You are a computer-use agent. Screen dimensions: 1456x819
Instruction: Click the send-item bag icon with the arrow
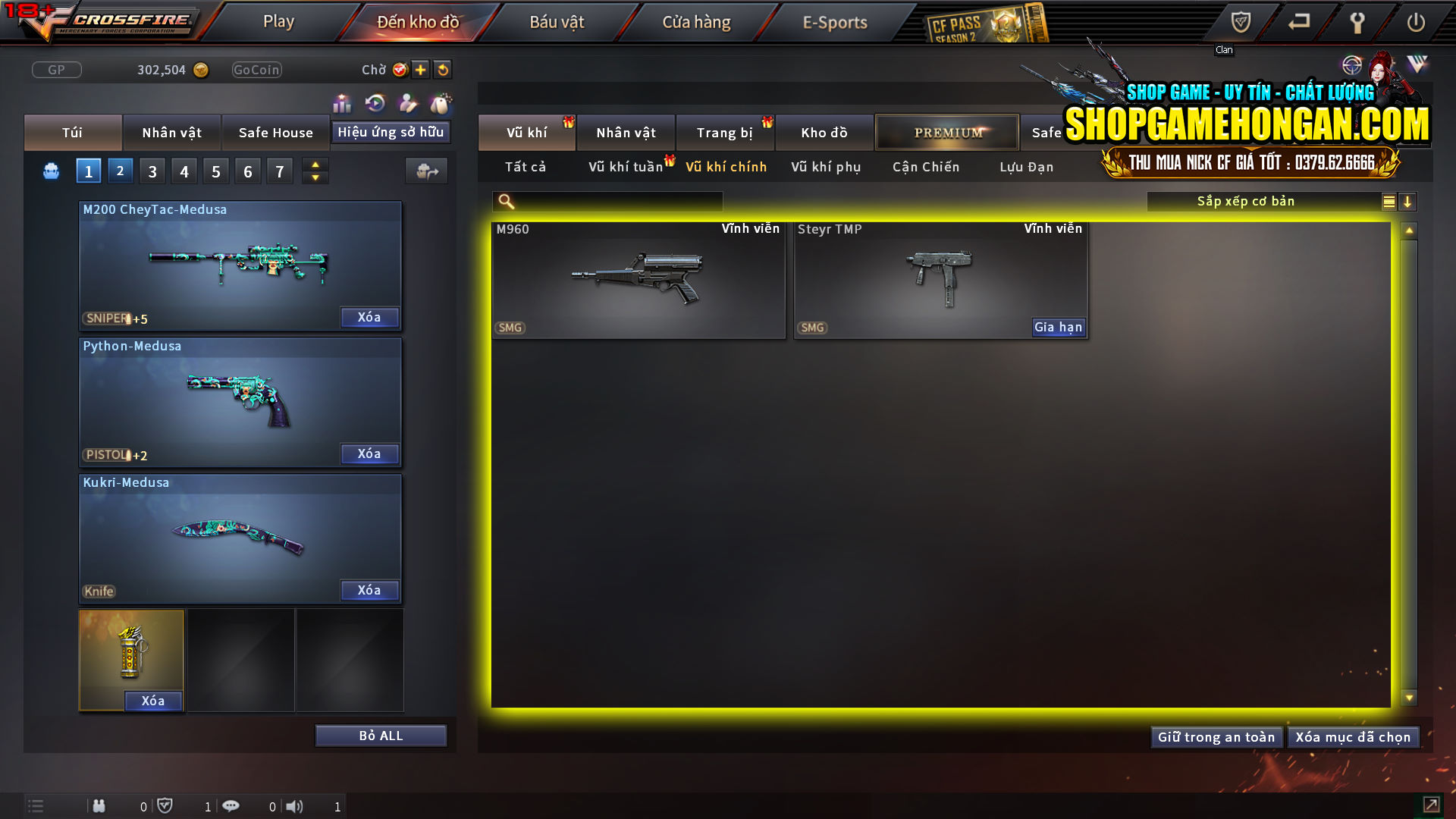(425, 171)
